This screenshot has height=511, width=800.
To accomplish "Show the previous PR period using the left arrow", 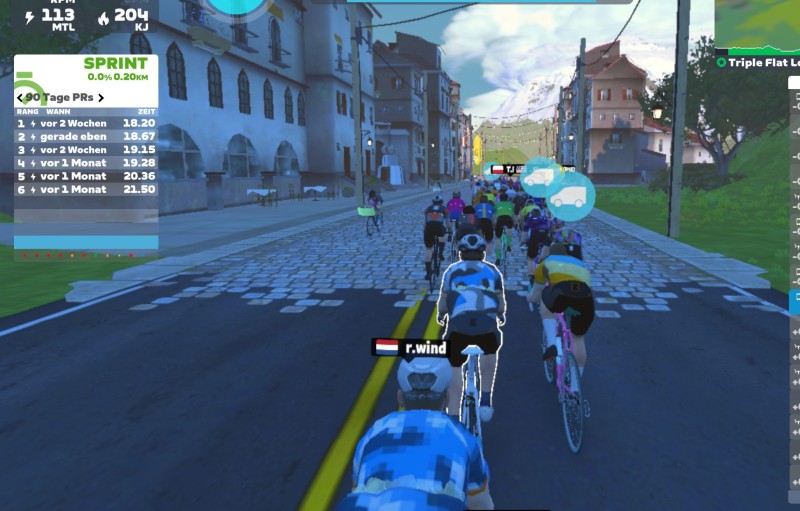I will tap(20, 97).
